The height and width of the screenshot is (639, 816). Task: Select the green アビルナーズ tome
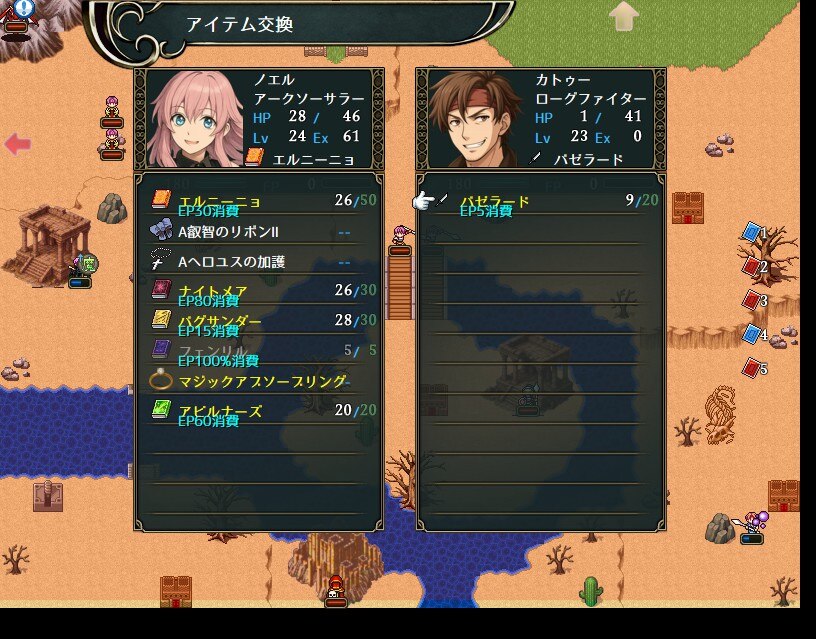[258, 411]
